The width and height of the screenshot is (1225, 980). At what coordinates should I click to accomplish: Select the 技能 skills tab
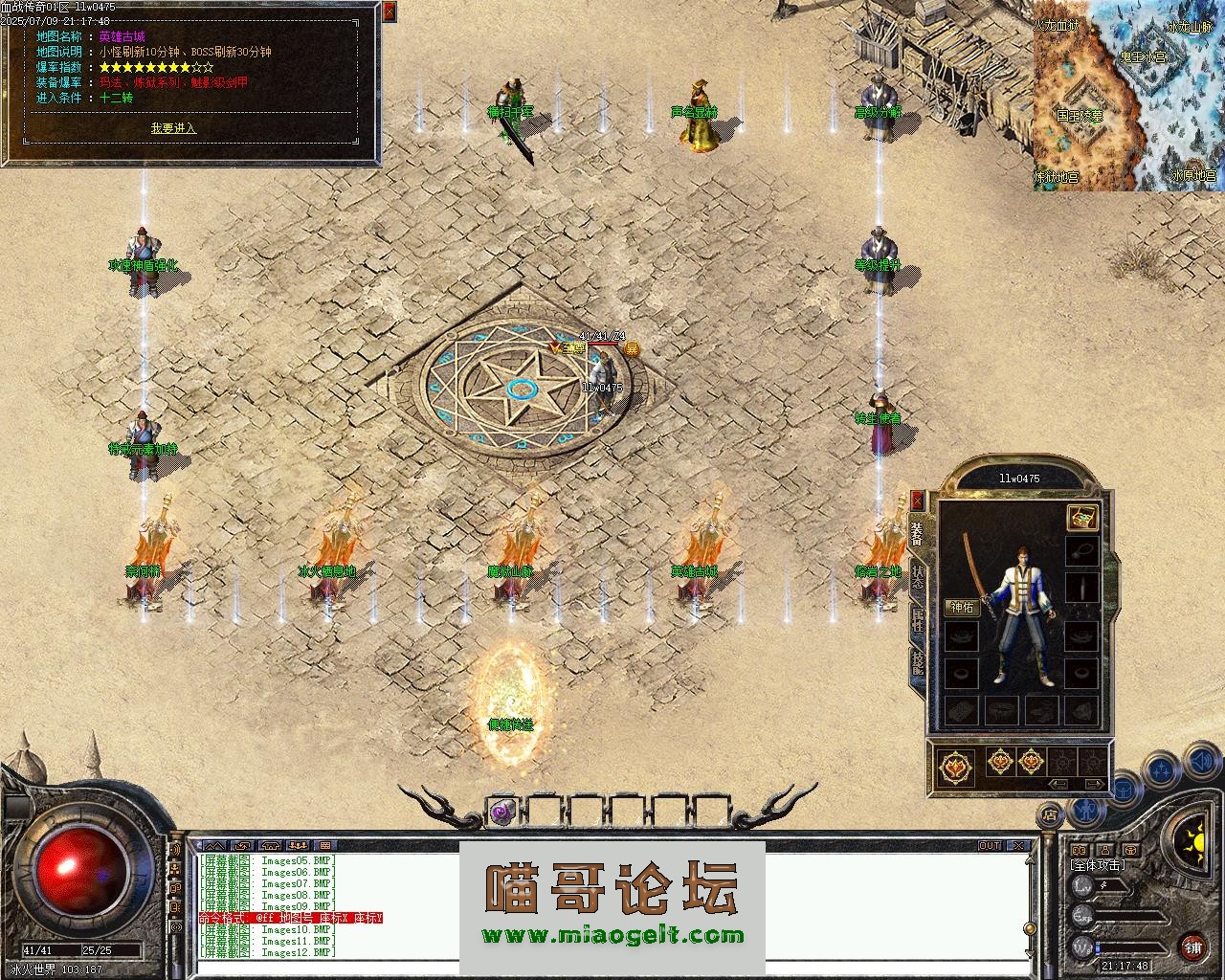click(x=918, y=662)
